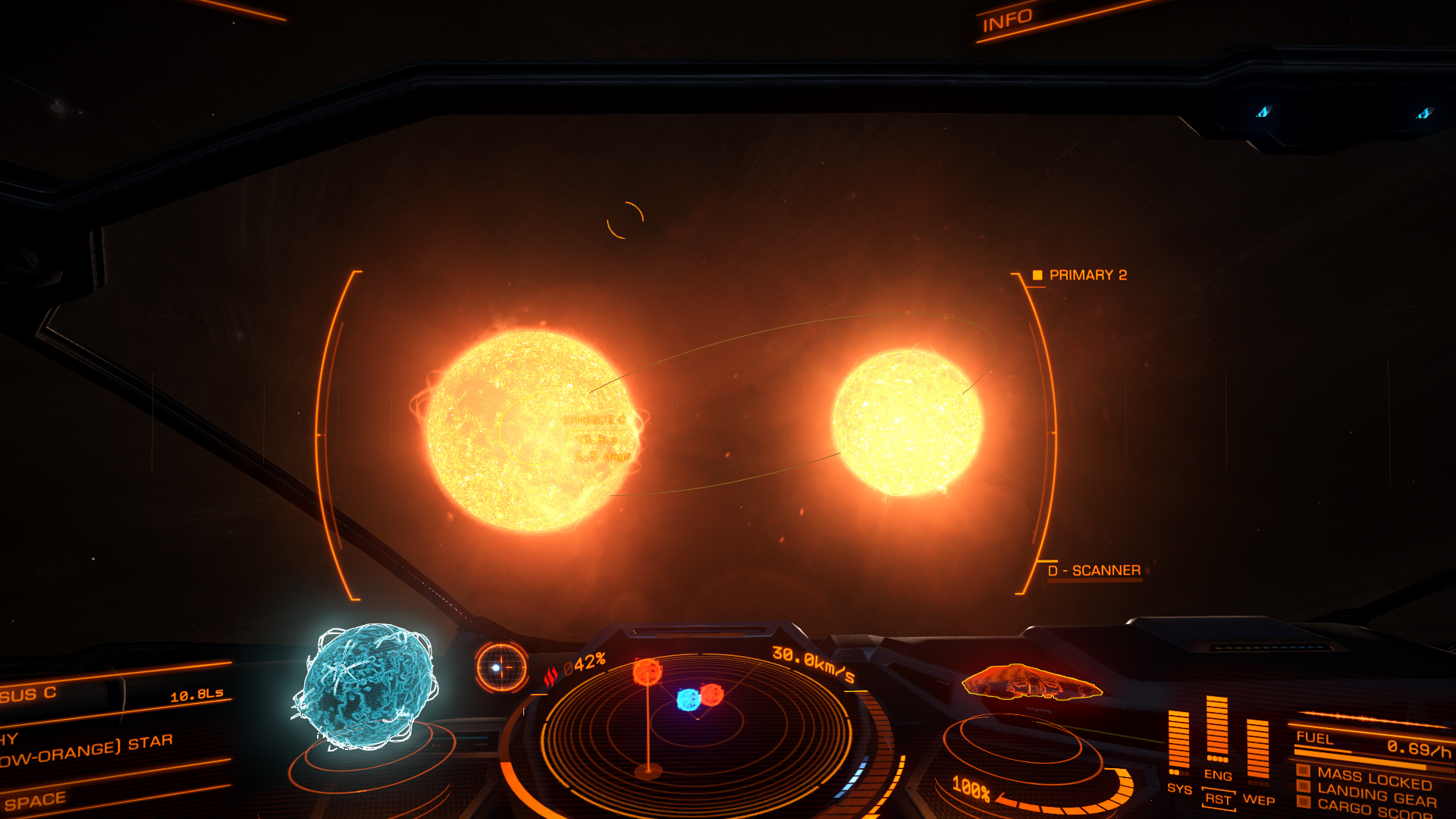This screenshot has width=1456, height=819.
Task: Select the orange ship hologram
Action: pos(1031,681)
